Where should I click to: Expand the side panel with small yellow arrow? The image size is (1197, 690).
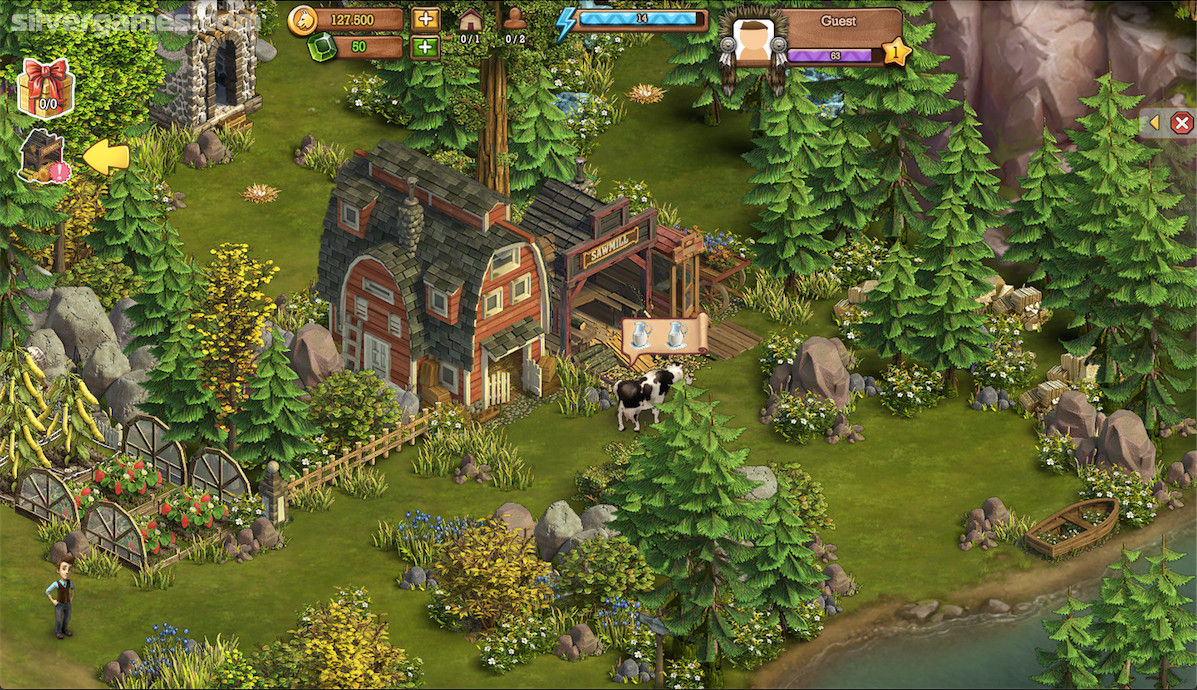coord(1153,123)
